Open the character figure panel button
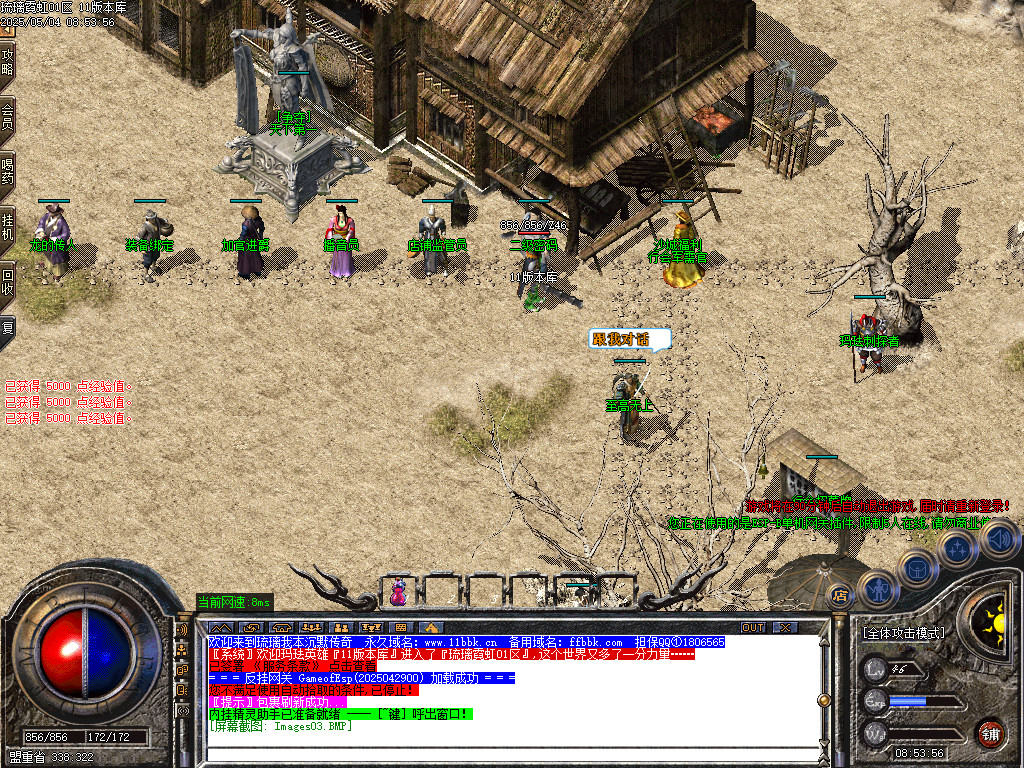This screenshot has height=768, width=1024. (877, 589)
